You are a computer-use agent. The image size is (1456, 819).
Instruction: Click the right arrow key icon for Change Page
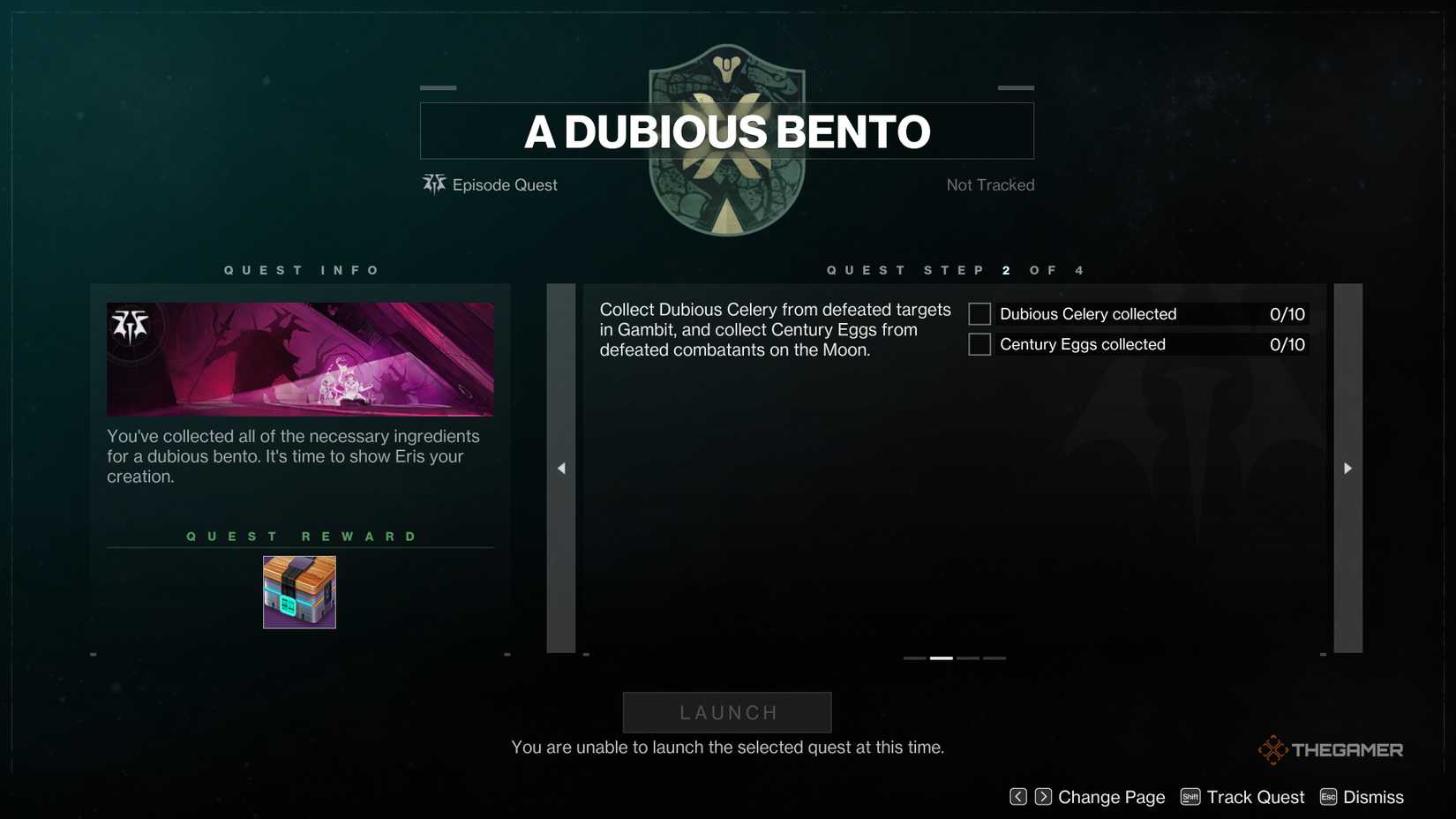1042,796
